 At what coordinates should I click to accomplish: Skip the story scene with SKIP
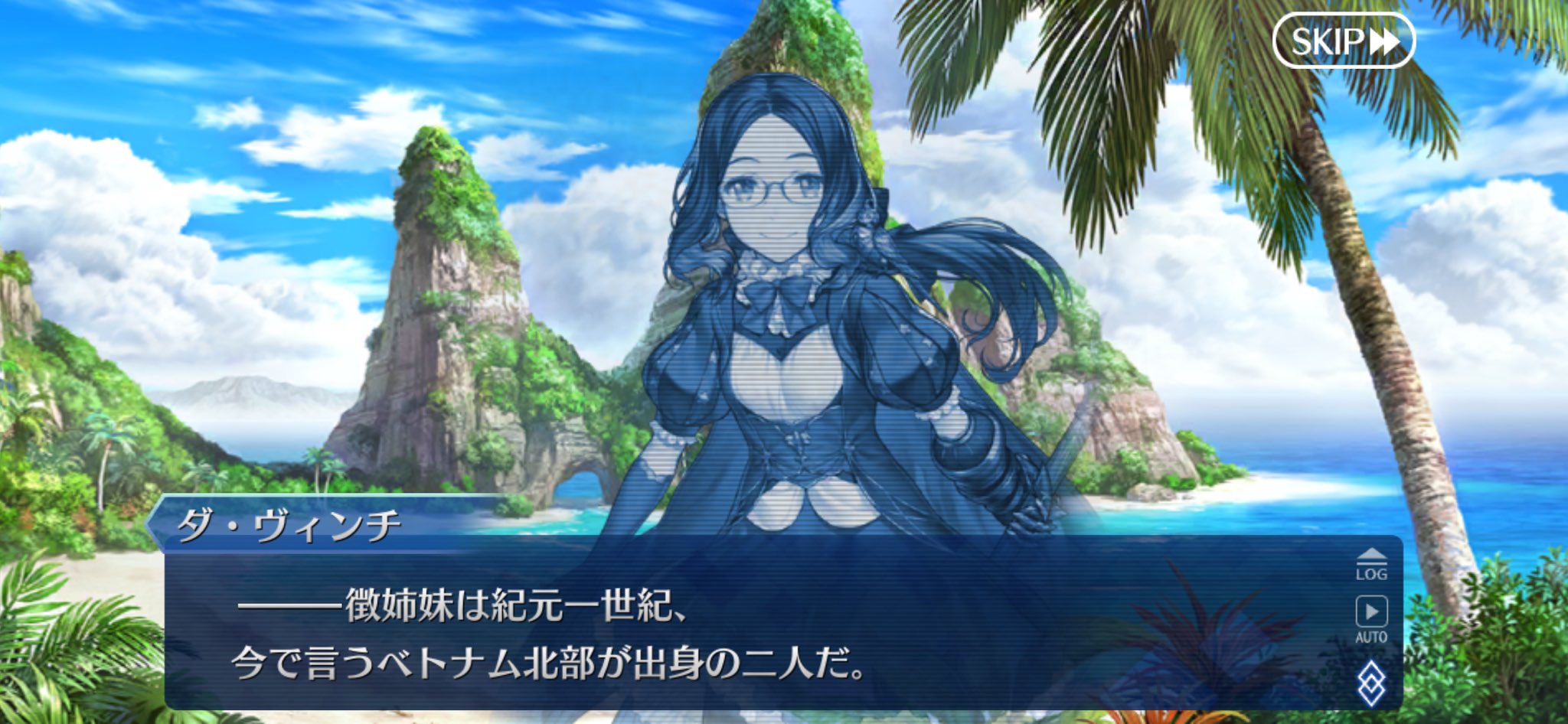tap(1344, 41)
